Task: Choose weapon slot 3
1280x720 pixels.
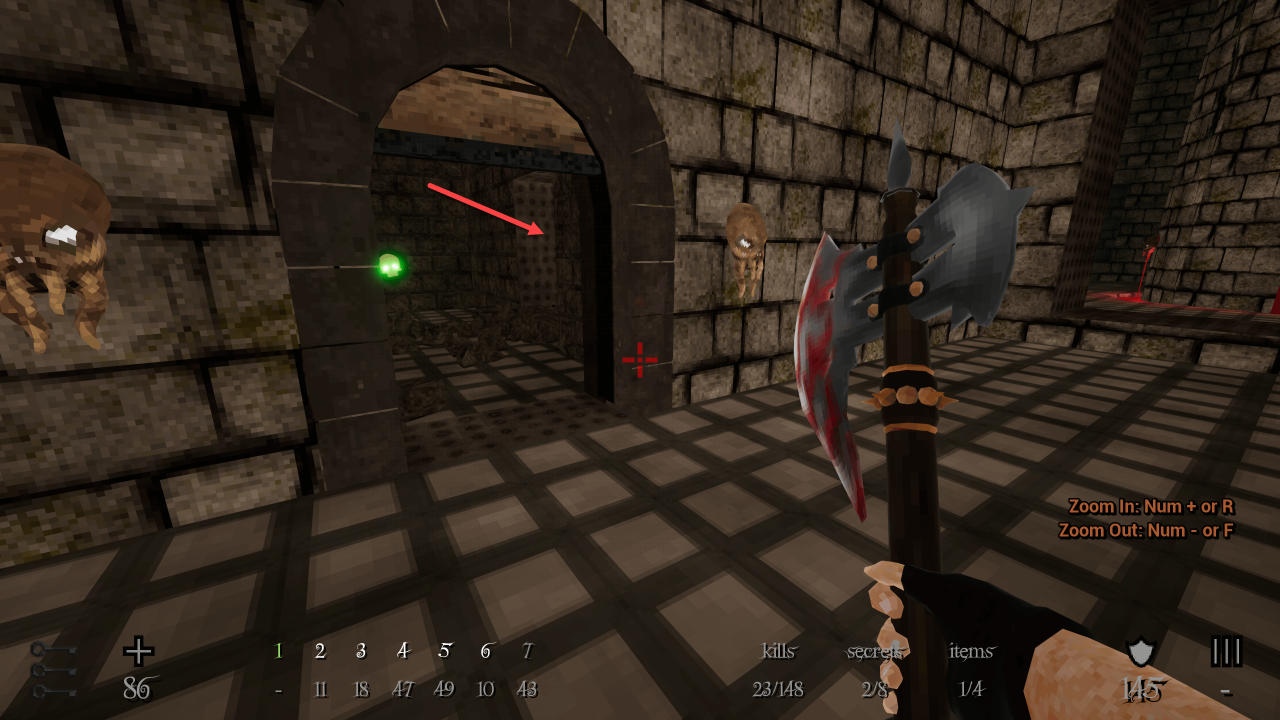Action: pyautogui.click(x=361, y=652)
